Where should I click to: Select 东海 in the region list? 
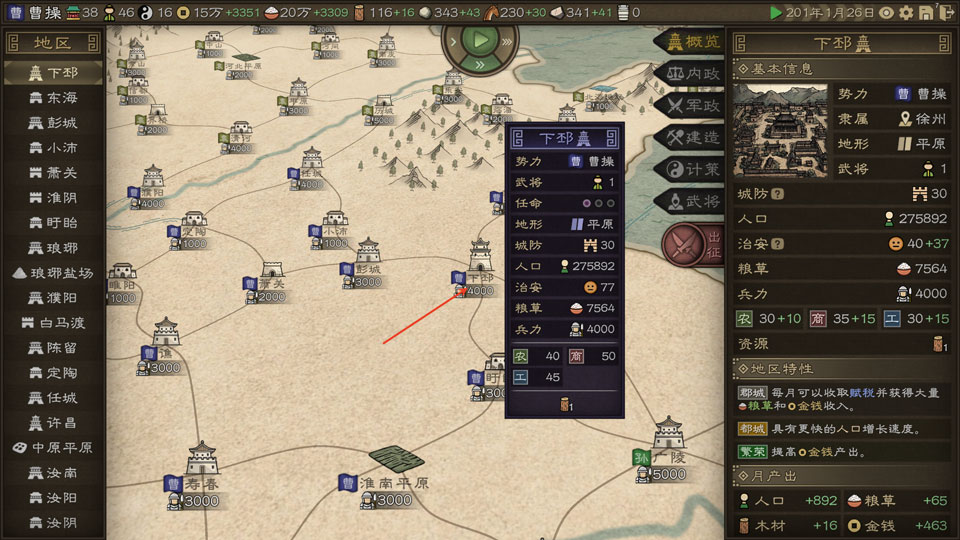click(54, 98)
